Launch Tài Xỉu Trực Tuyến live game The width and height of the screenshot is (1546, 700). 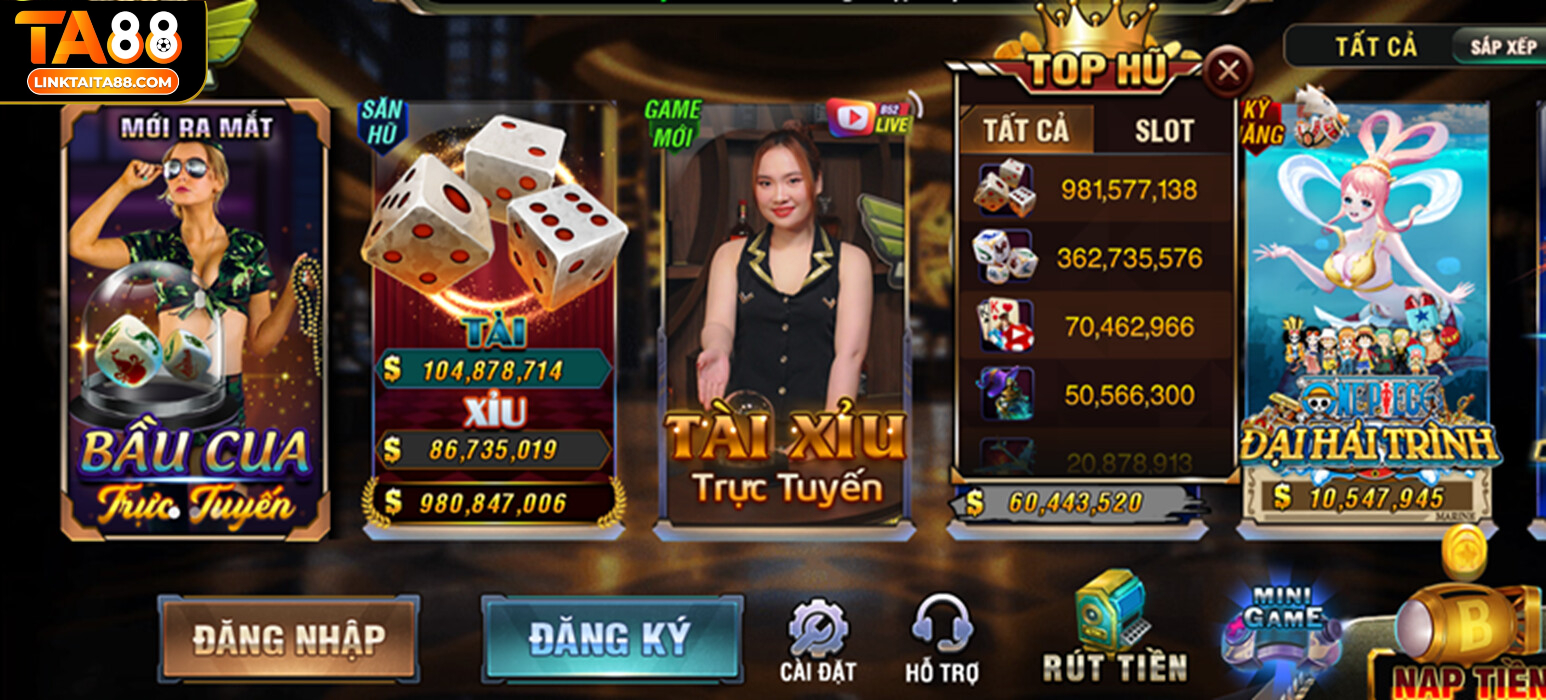(x=785, y=320)
